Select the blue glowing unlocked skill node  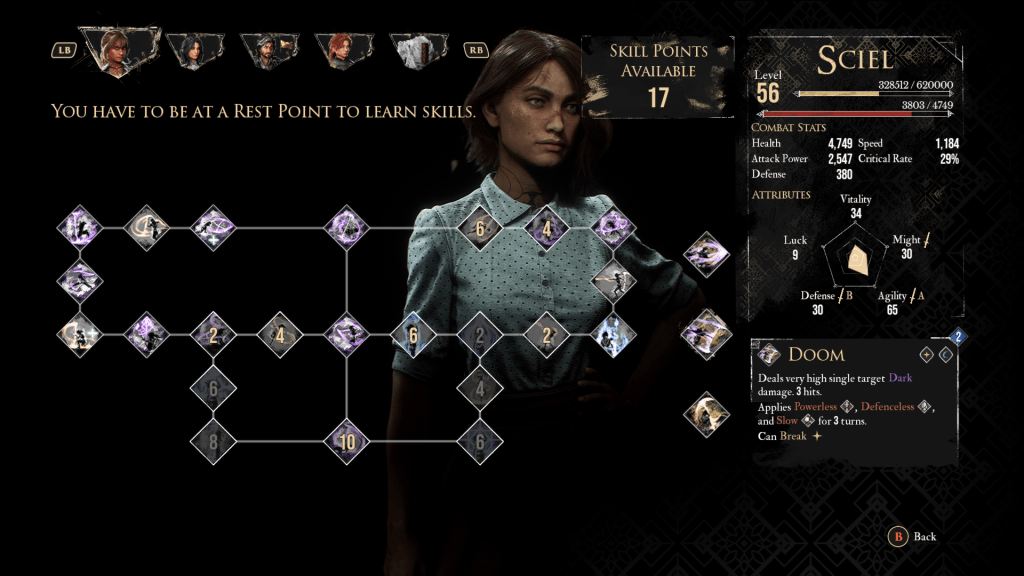[x=612, y=335]
